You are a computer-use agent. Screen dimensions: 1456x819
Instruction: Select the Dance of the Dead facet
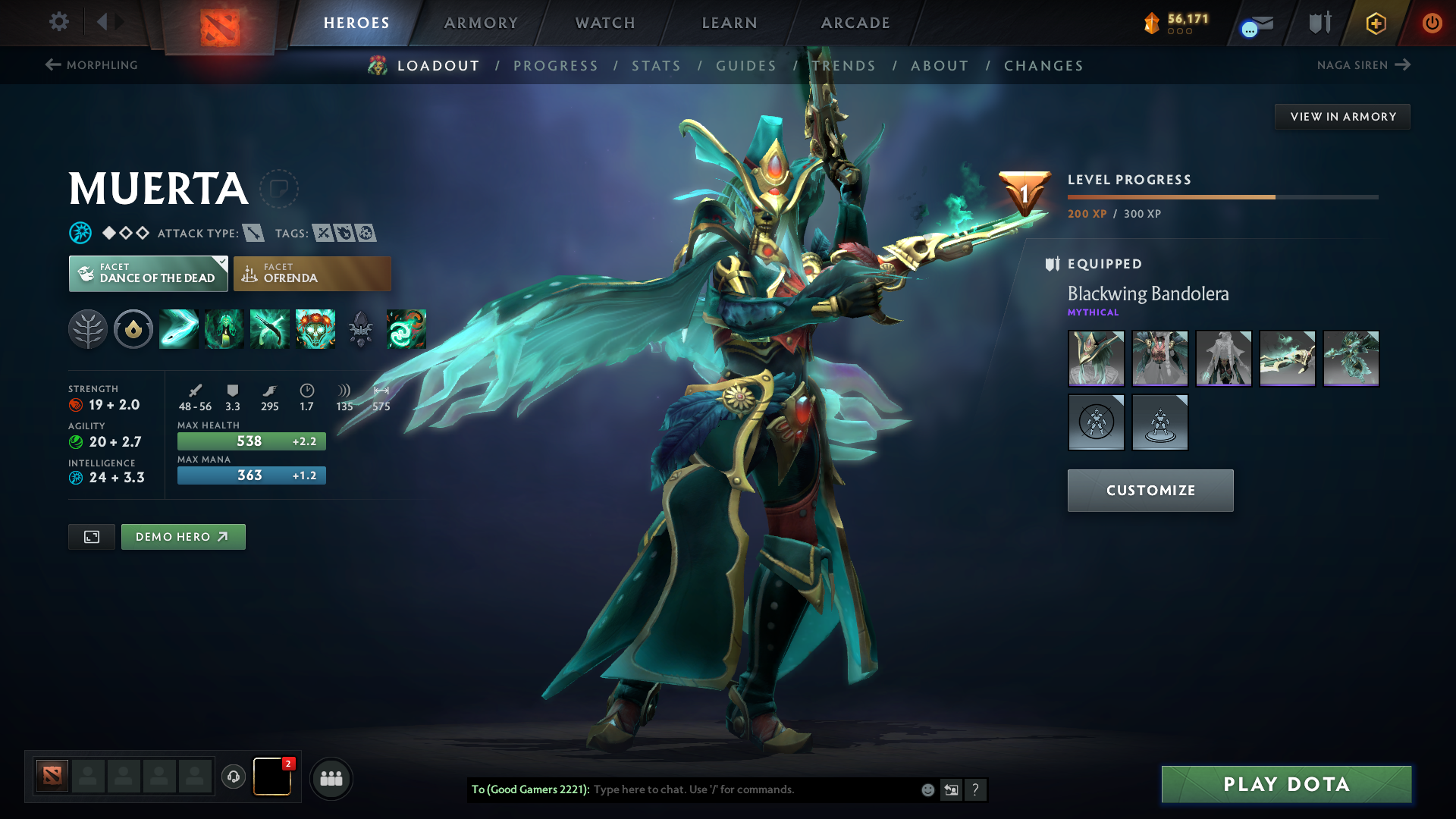pyautogui.click(x=148, y=273)
